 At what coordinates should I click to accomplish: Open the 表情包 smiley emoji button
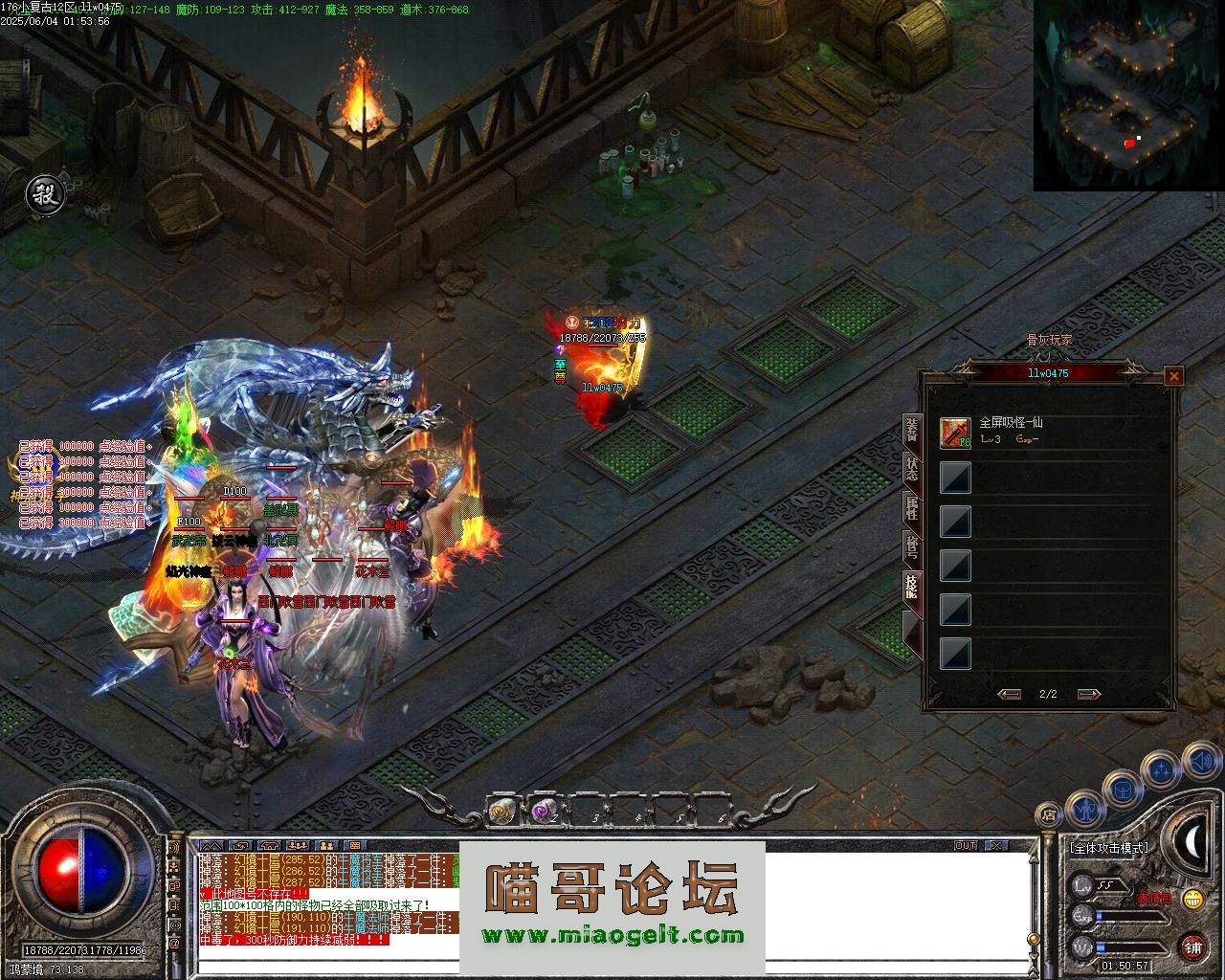(x=1192, y=899)
